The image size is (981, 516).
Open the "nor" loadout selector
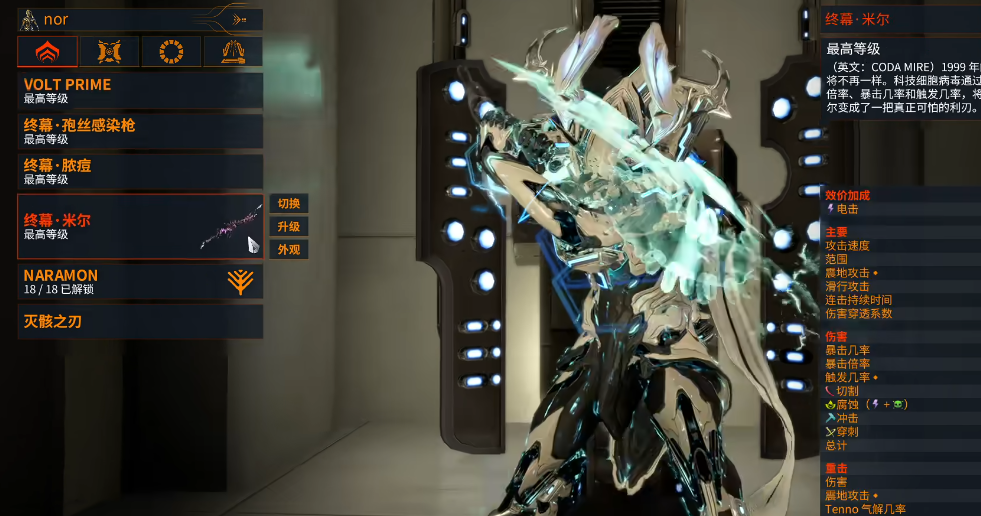(140, 19)
